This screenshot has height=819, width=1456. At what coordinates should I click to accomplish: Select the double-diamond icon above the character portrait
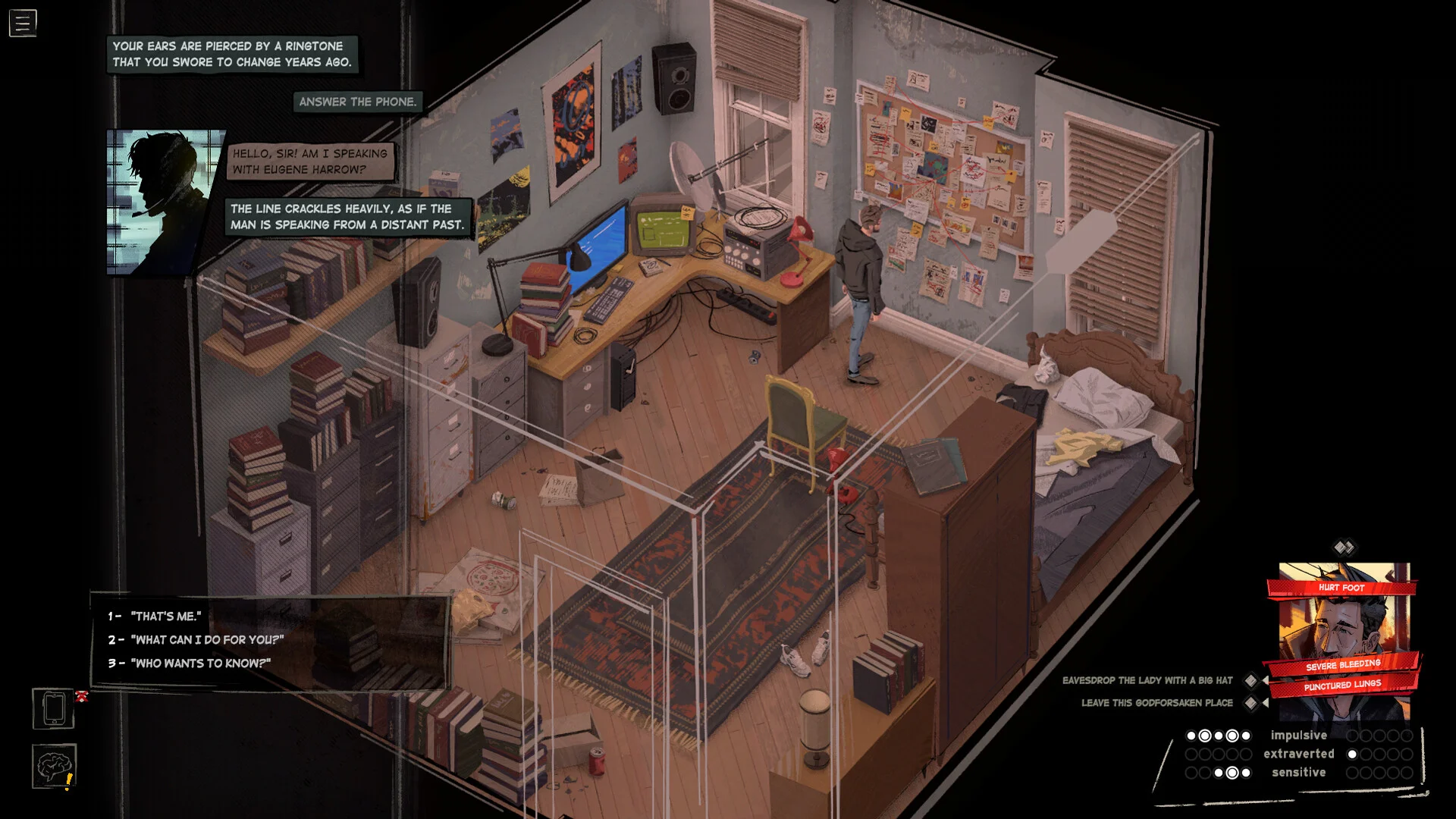[x=1344, y=546]
